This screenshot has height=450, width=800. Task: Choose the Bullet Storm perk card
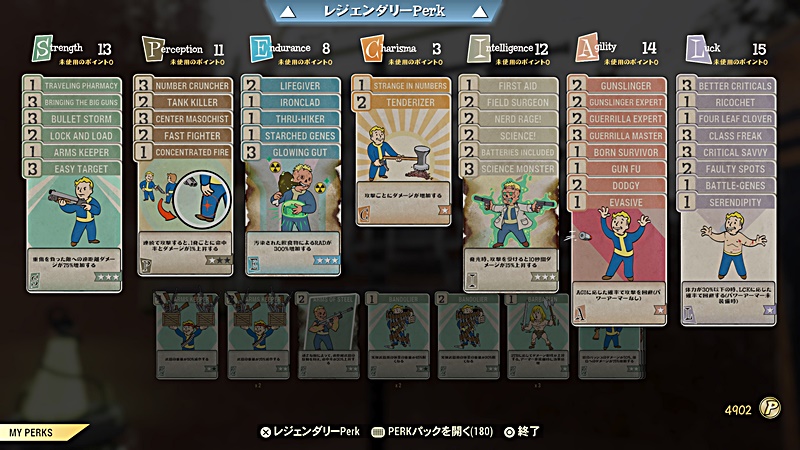[x=82, y=119]
